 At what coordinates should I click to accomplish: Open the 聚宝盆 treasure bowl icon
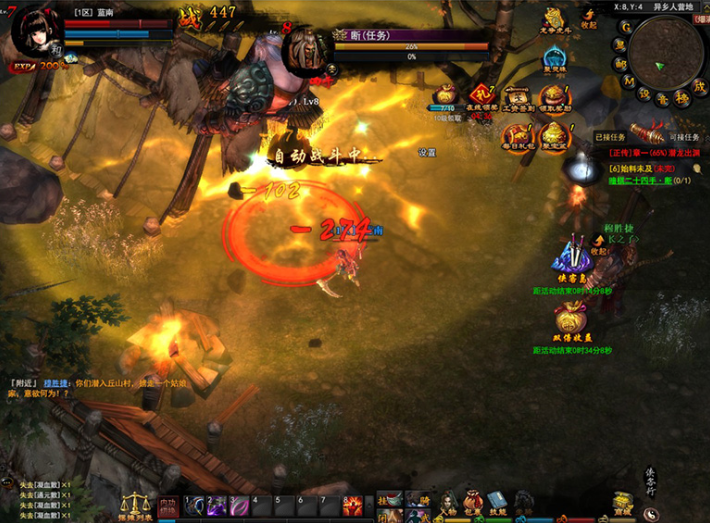[x=552, y=135]
